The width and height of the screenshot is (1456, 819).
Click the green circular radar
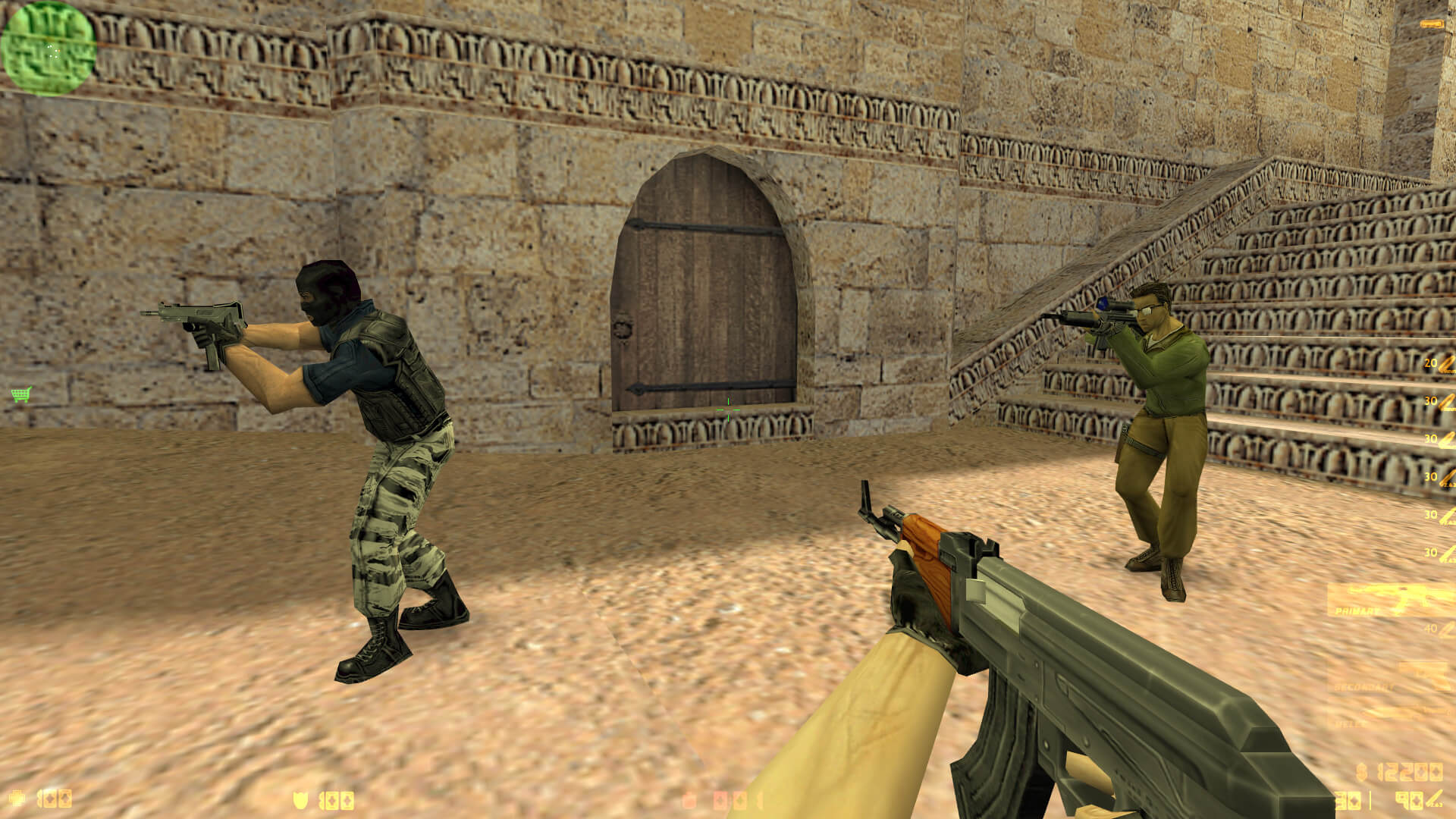pyautogui.click(x=49, y=49)
